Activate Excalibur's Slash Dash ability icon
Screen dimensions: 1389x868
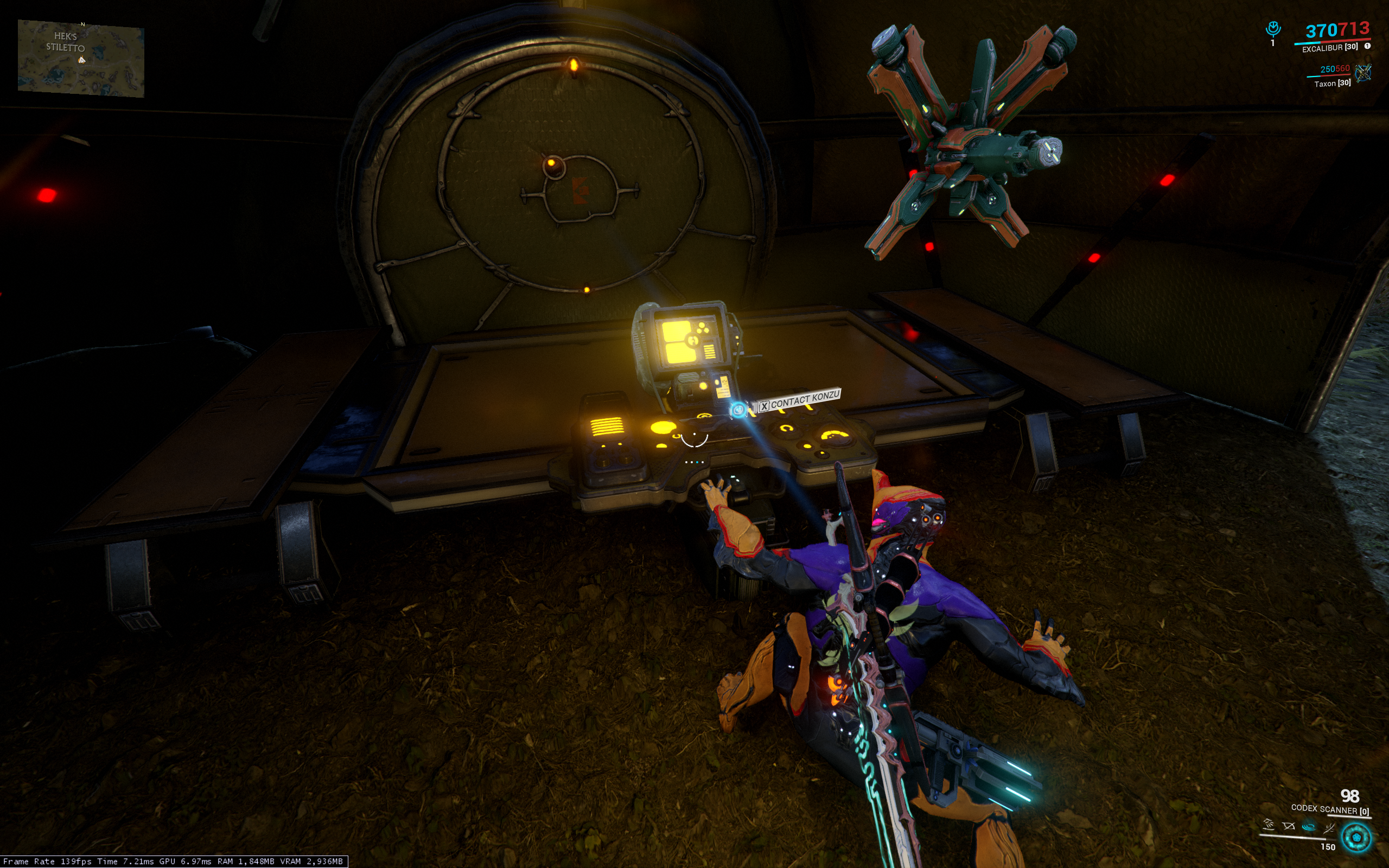click(1269, 825)
